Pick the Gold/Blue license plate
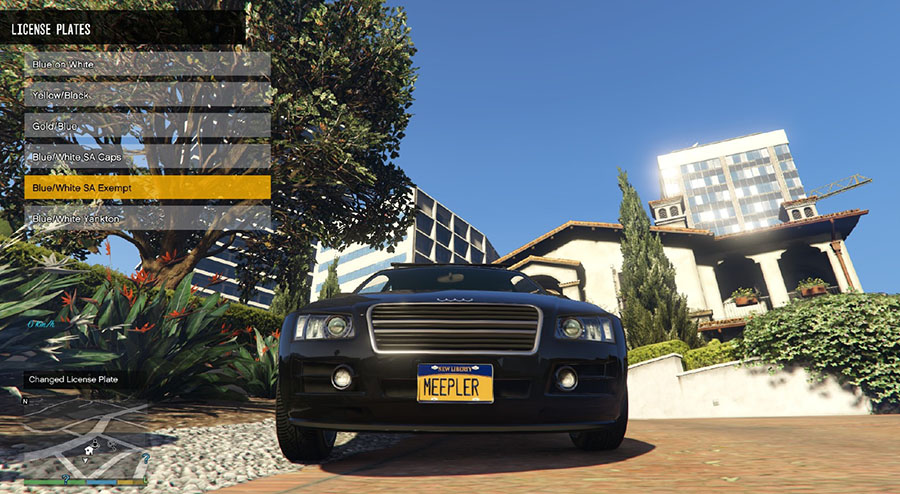Image resolution: width=900 pixels, height=494 pixels. [147, 126]
